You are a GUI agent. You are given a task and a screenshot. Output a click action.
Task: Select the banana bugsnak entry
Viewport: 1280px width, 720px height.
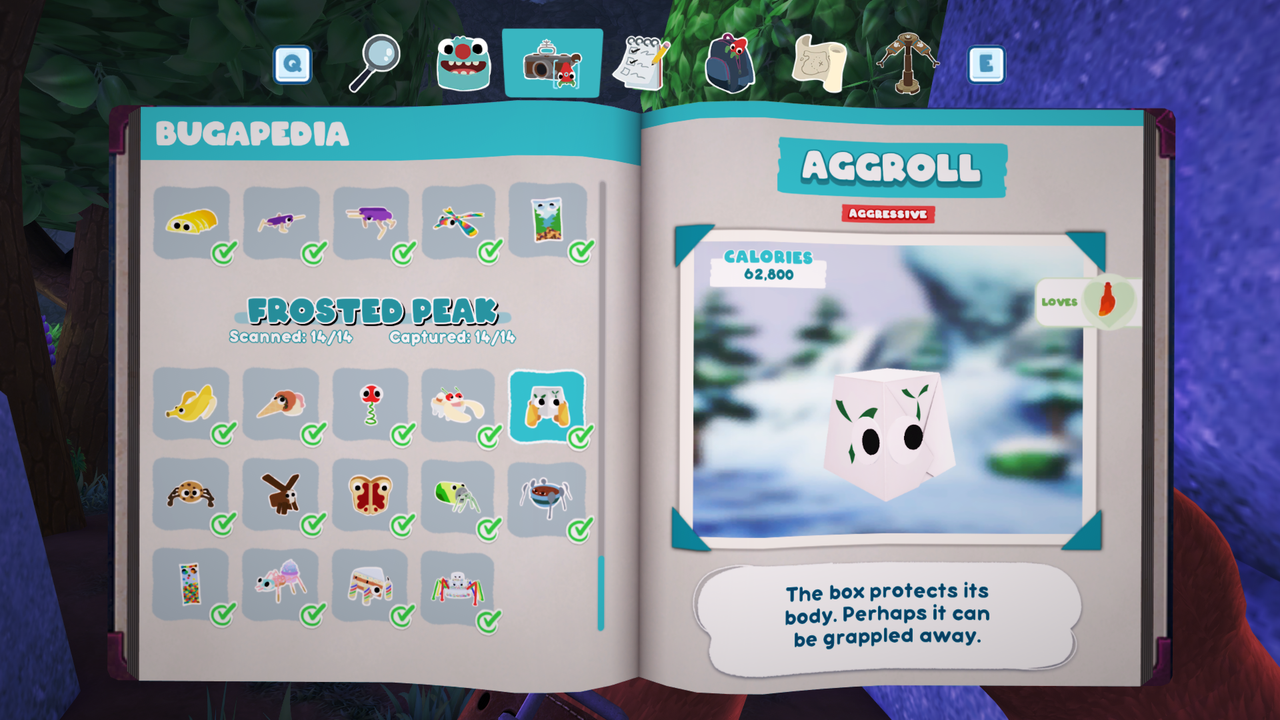(192, 404)
